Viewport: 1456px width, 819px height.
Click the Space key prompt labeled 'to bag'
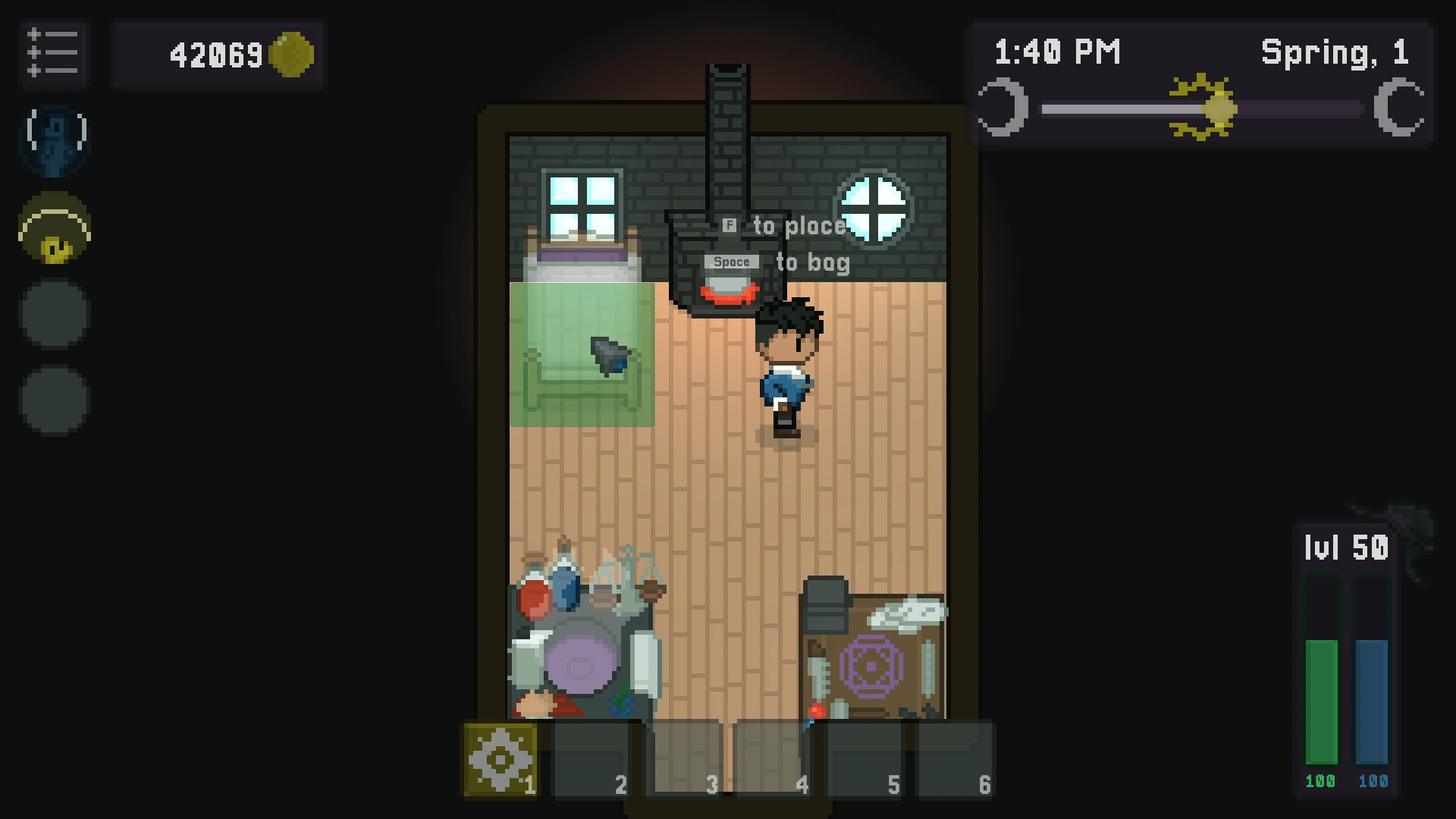tap(730, 262)
